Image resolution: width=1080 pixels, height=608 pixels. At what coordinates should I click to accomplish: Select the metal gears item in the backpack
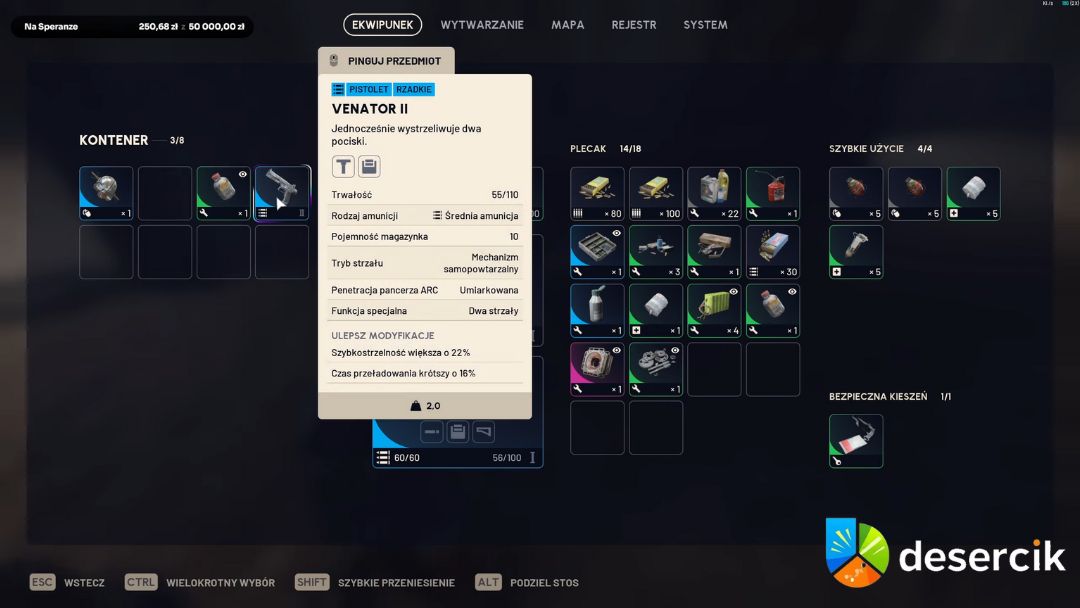656,369
